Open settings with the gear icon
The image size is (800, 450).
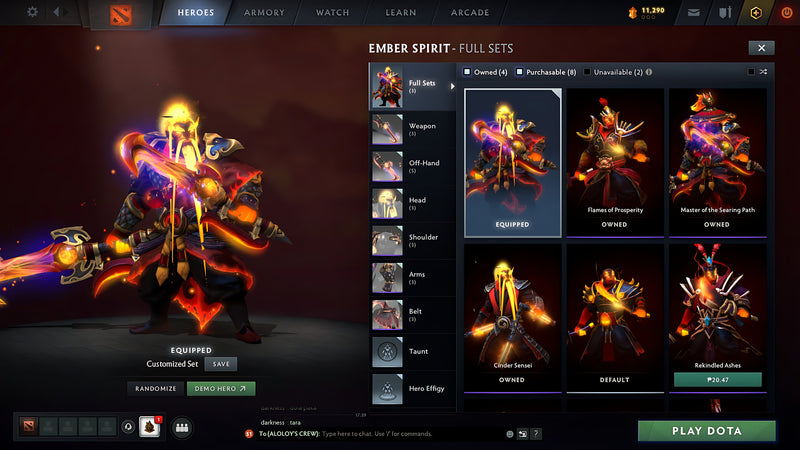(x=32, y=12)
